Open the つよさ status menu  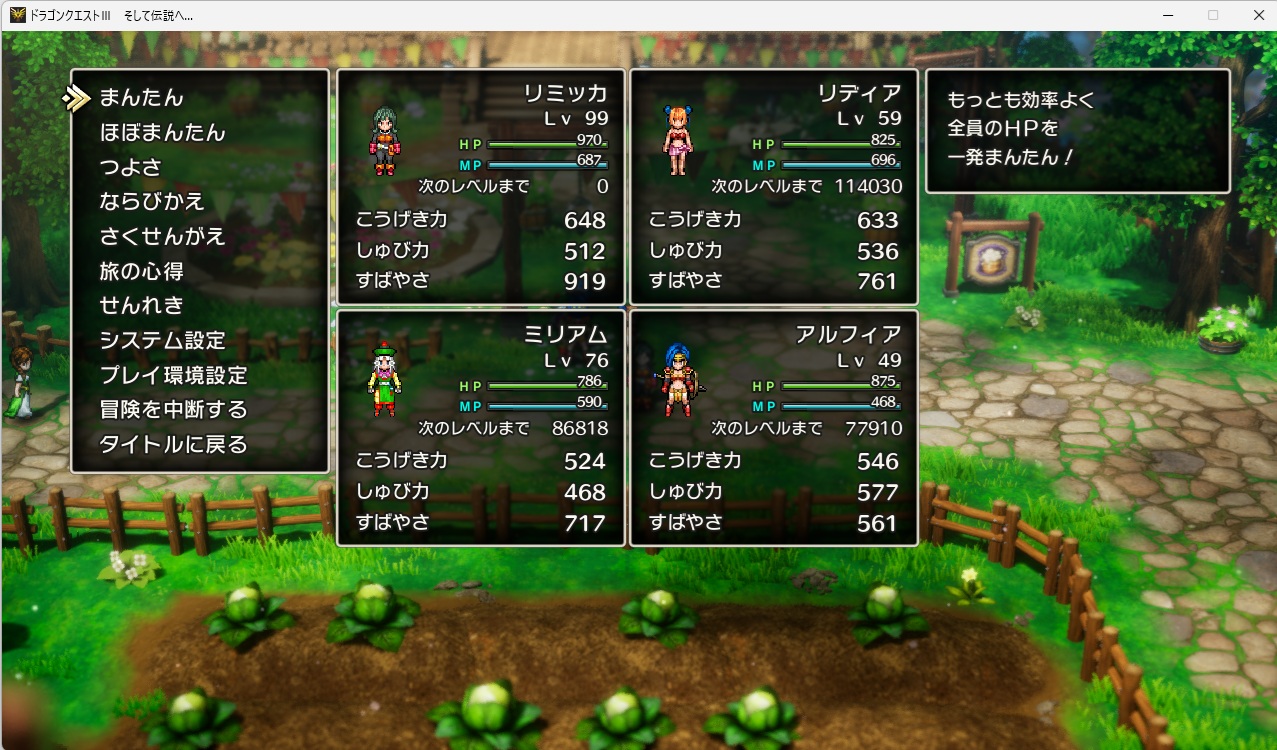click(x=131, y=167)
